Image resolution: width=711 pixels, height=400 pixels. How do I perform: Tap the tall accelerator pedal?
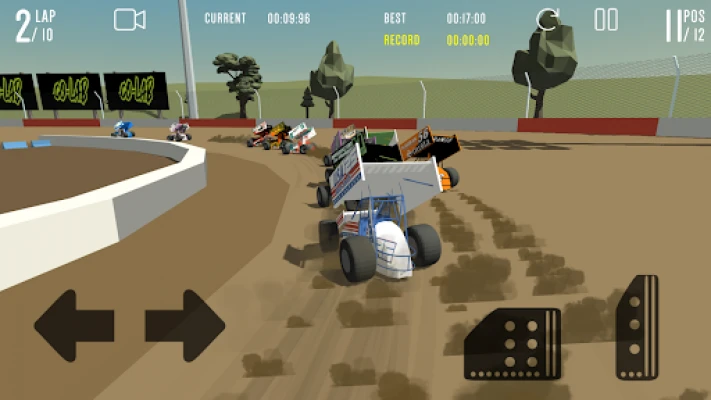(637, 326)
